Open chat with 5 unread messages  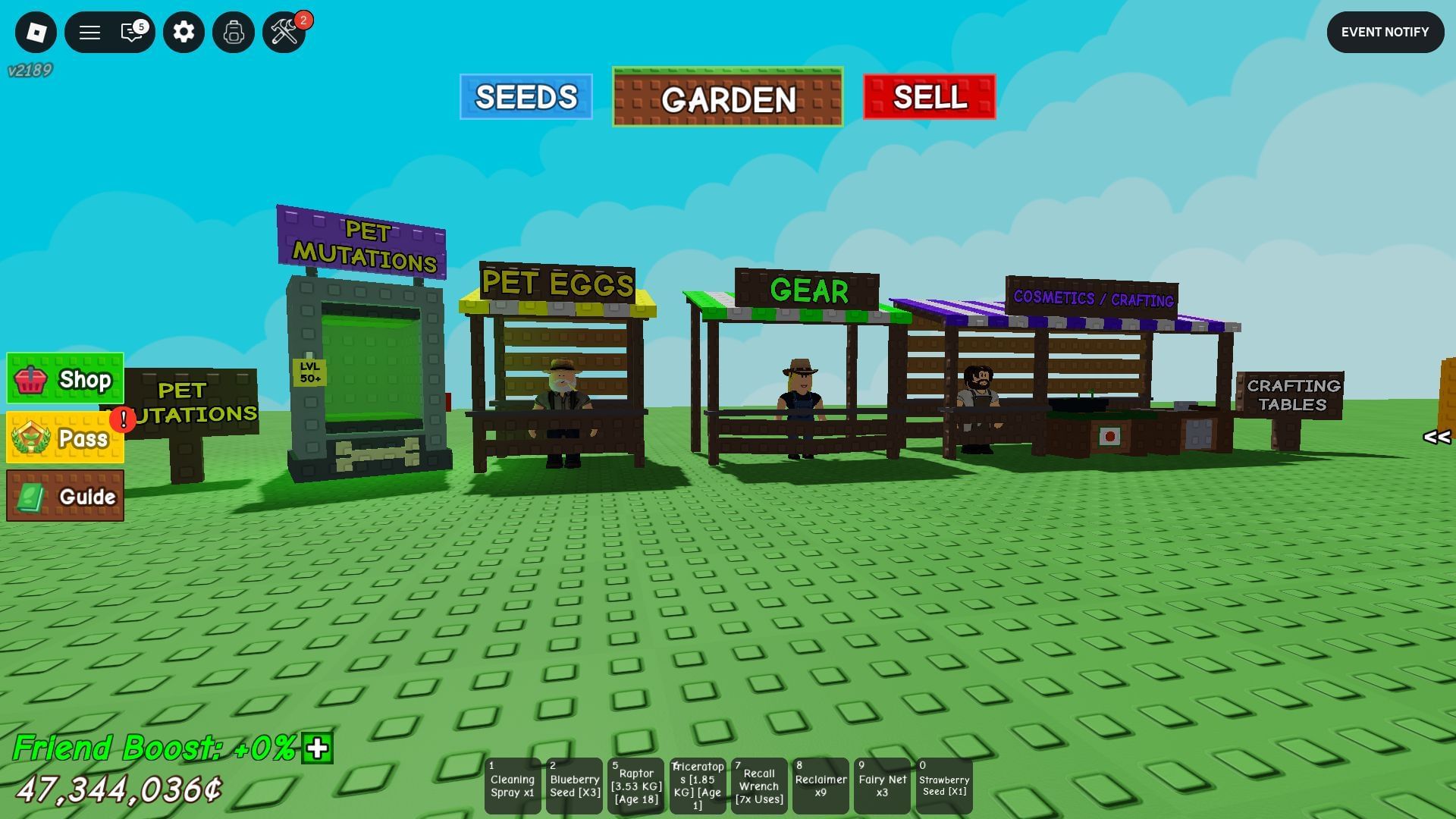pos(132,33)
